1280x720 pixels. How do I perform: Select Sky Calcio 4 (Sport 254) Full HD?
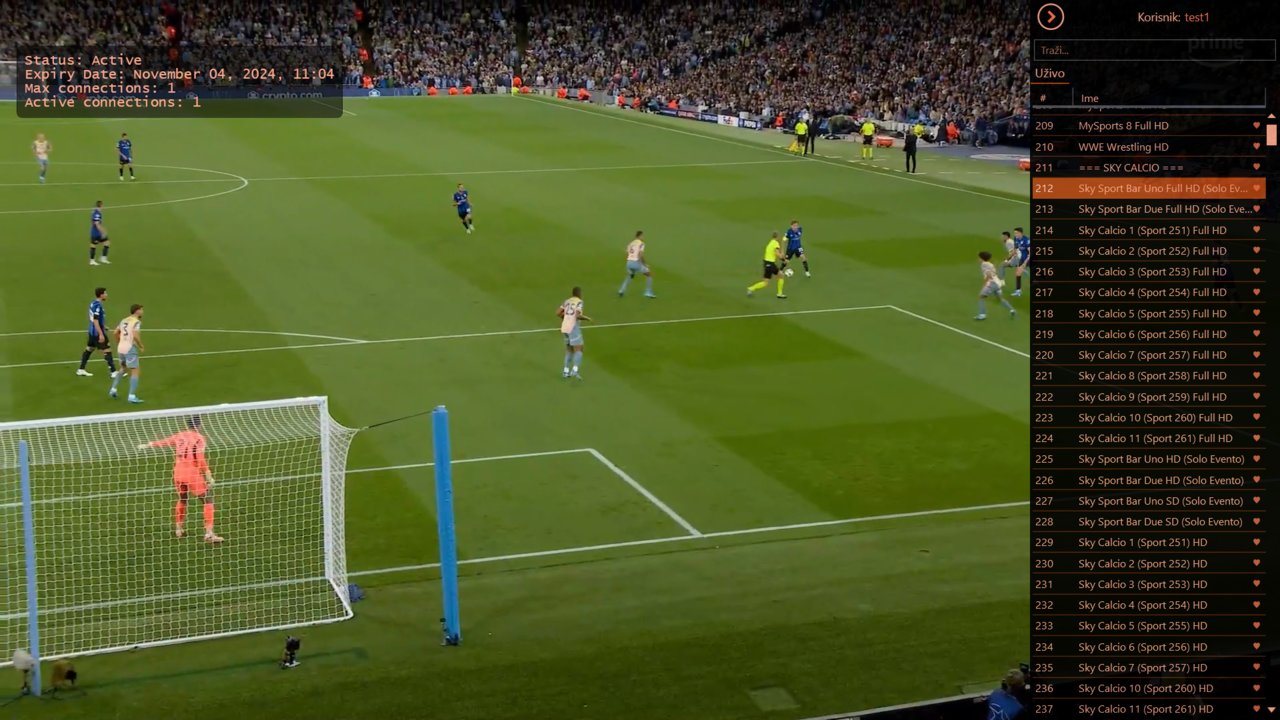click(1152, 293)
